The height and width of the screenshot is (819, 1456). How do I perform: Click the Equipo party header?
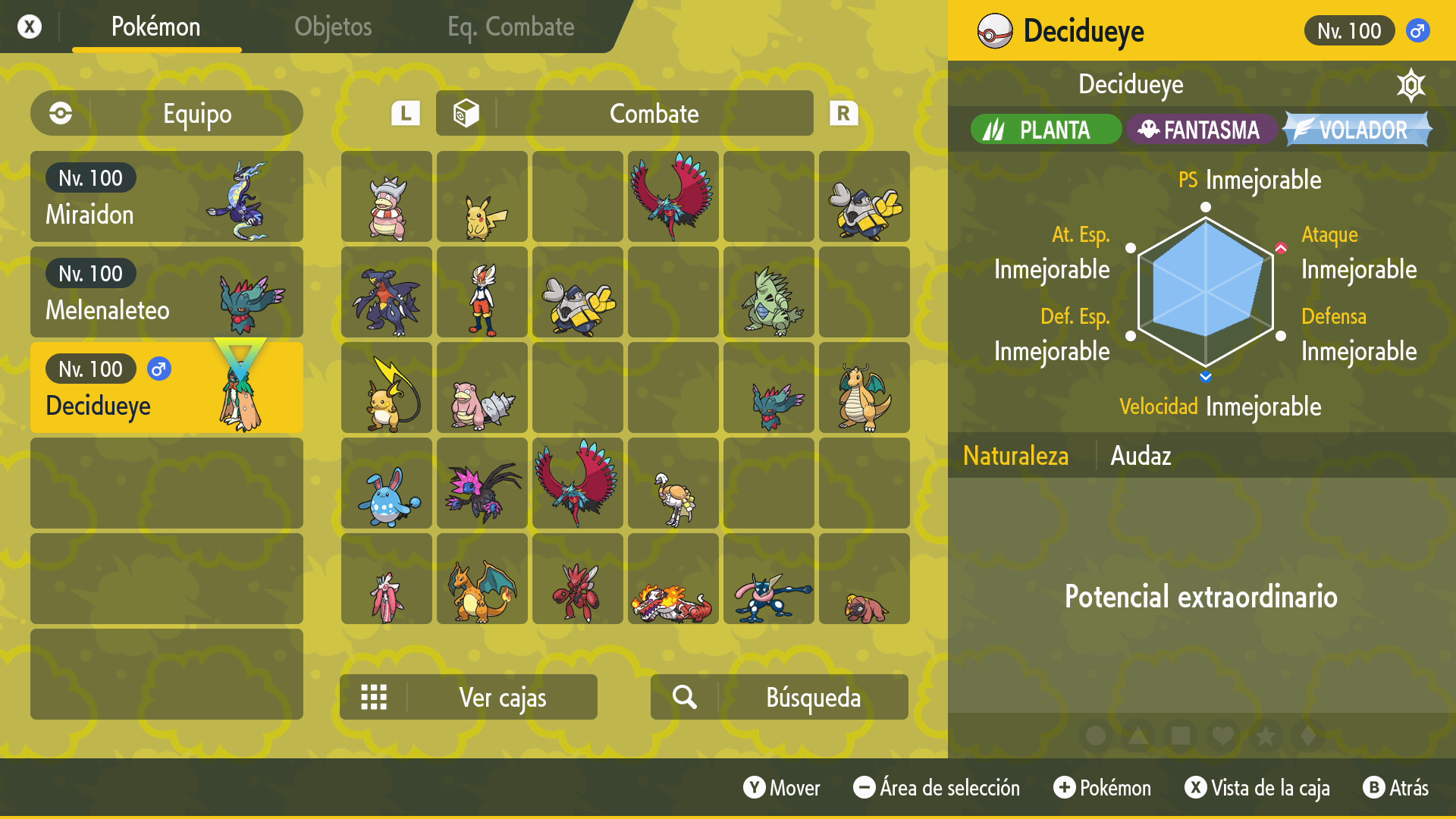click(x=167, y=114)
